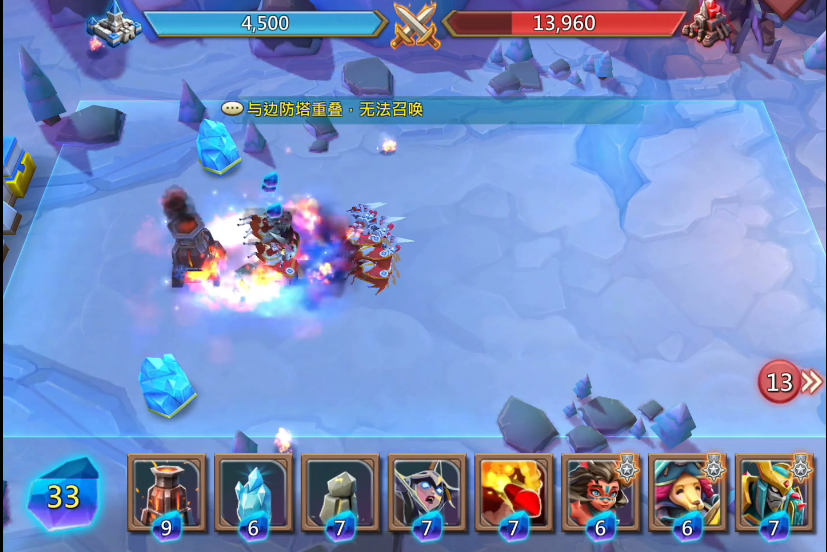Choose the blue ice crystal card
Screen dimensions: 827x552
point(253,491)
